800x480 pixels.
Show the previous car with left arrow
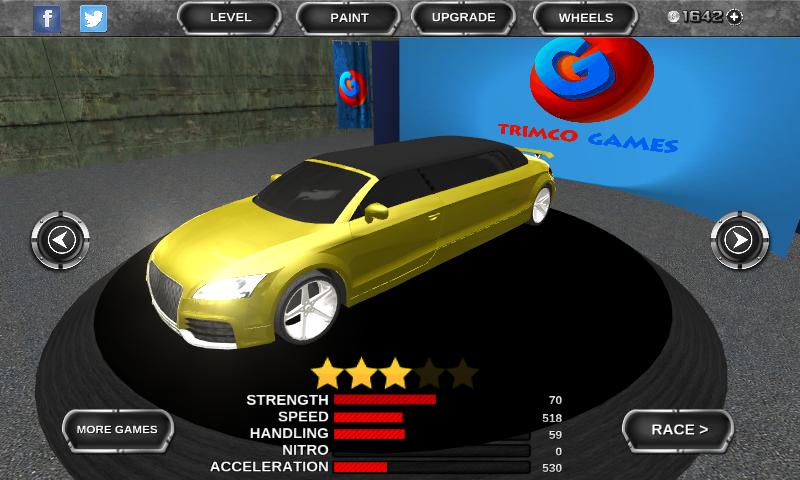coord(61,240)
